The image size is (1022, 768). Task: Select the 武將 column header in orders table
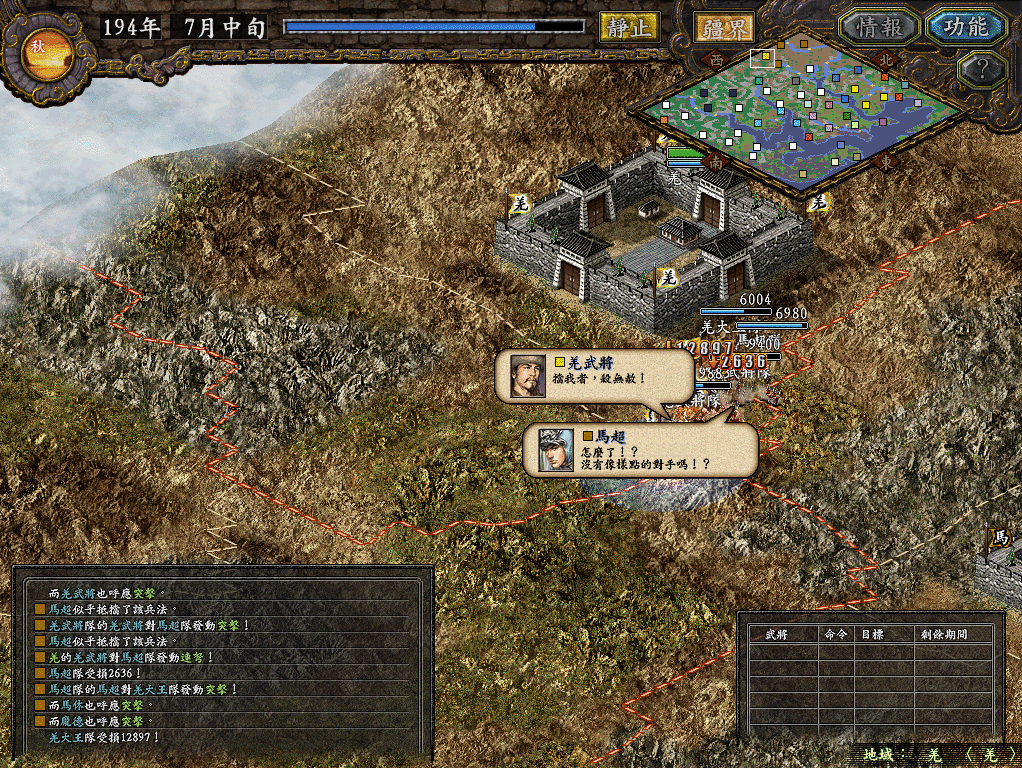point(776,634)
